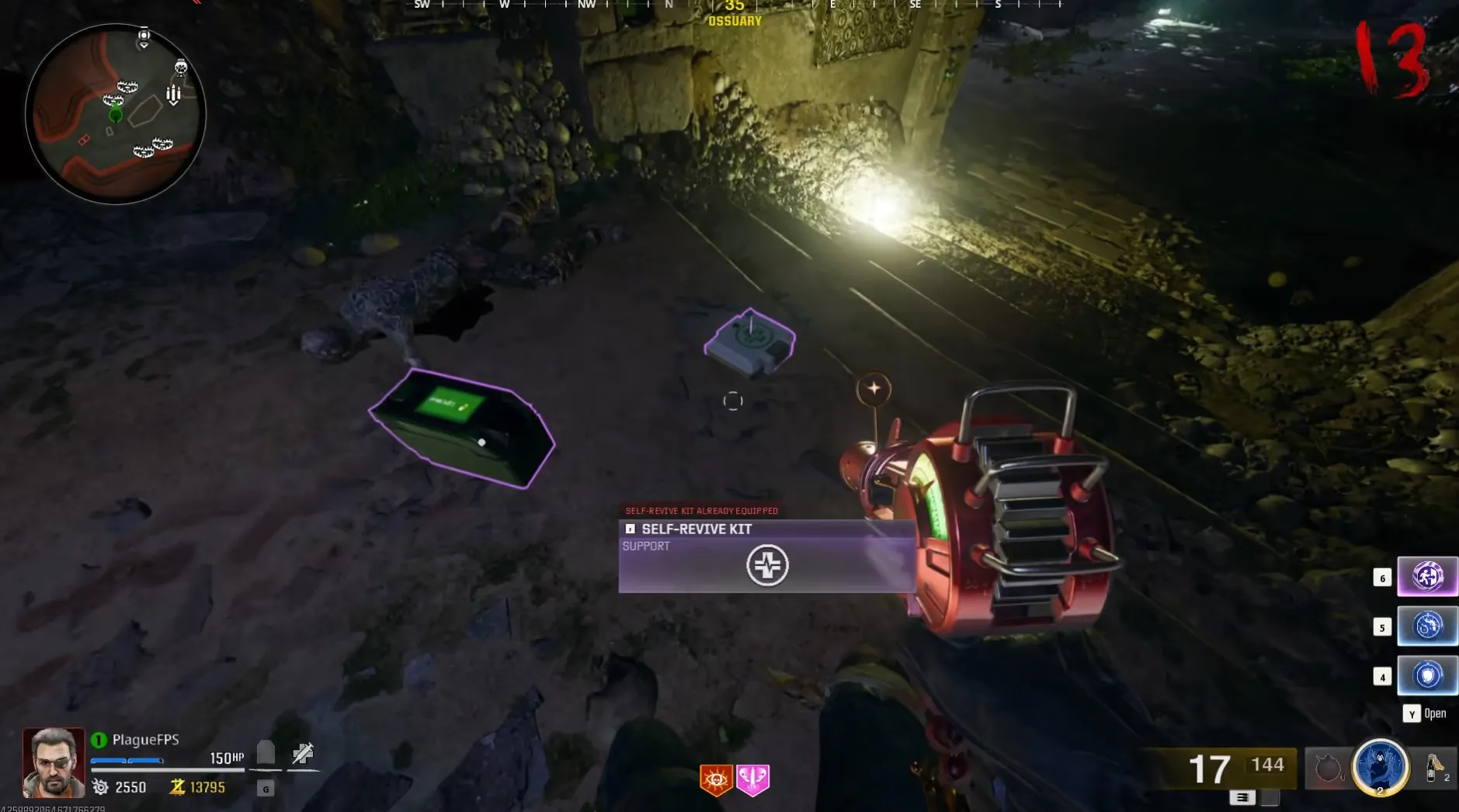Click the PlagueFPS character portrait
The image size is (1459, 812).
[54, 762]
